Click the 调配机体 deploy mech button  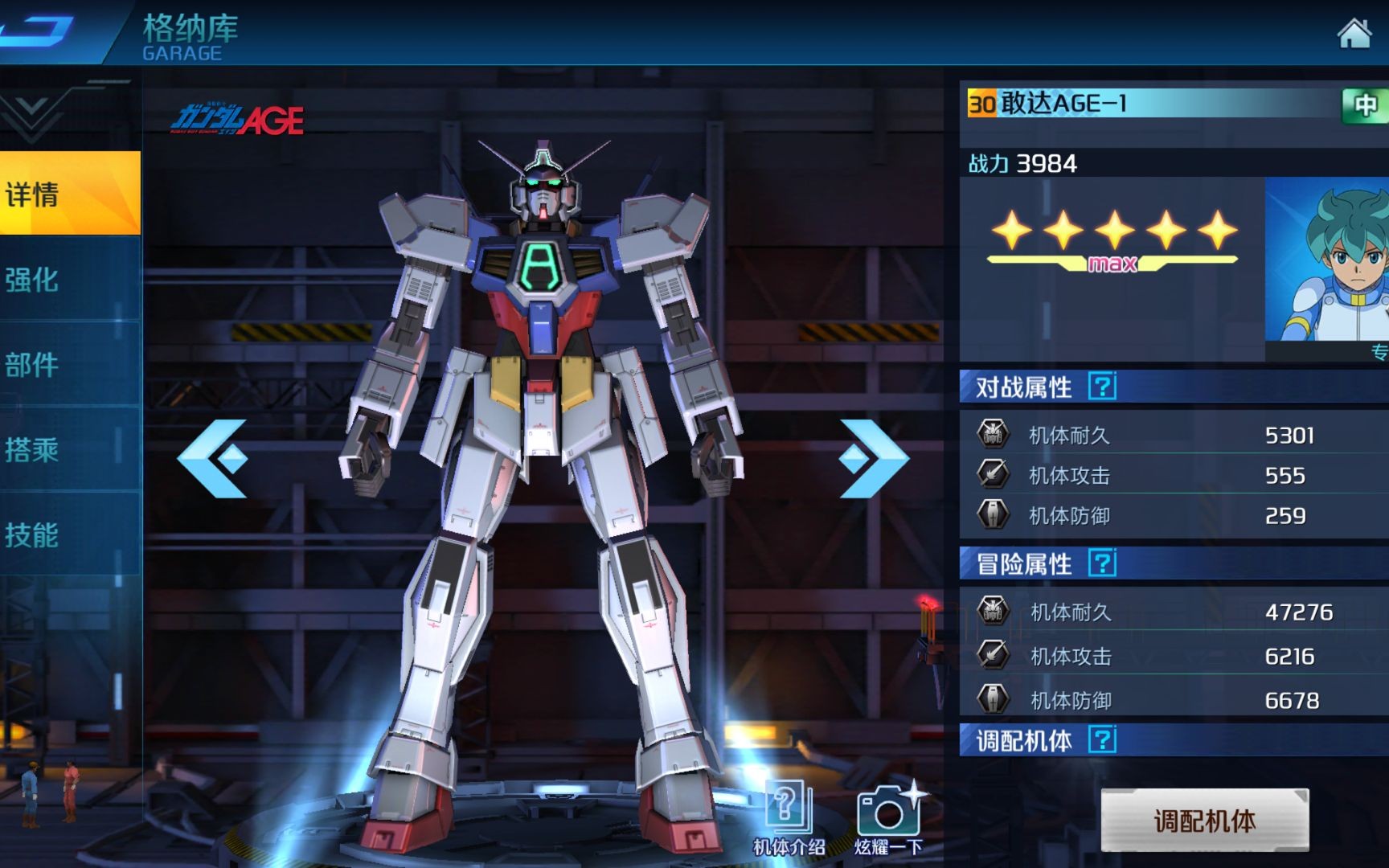coord(1204,821)
